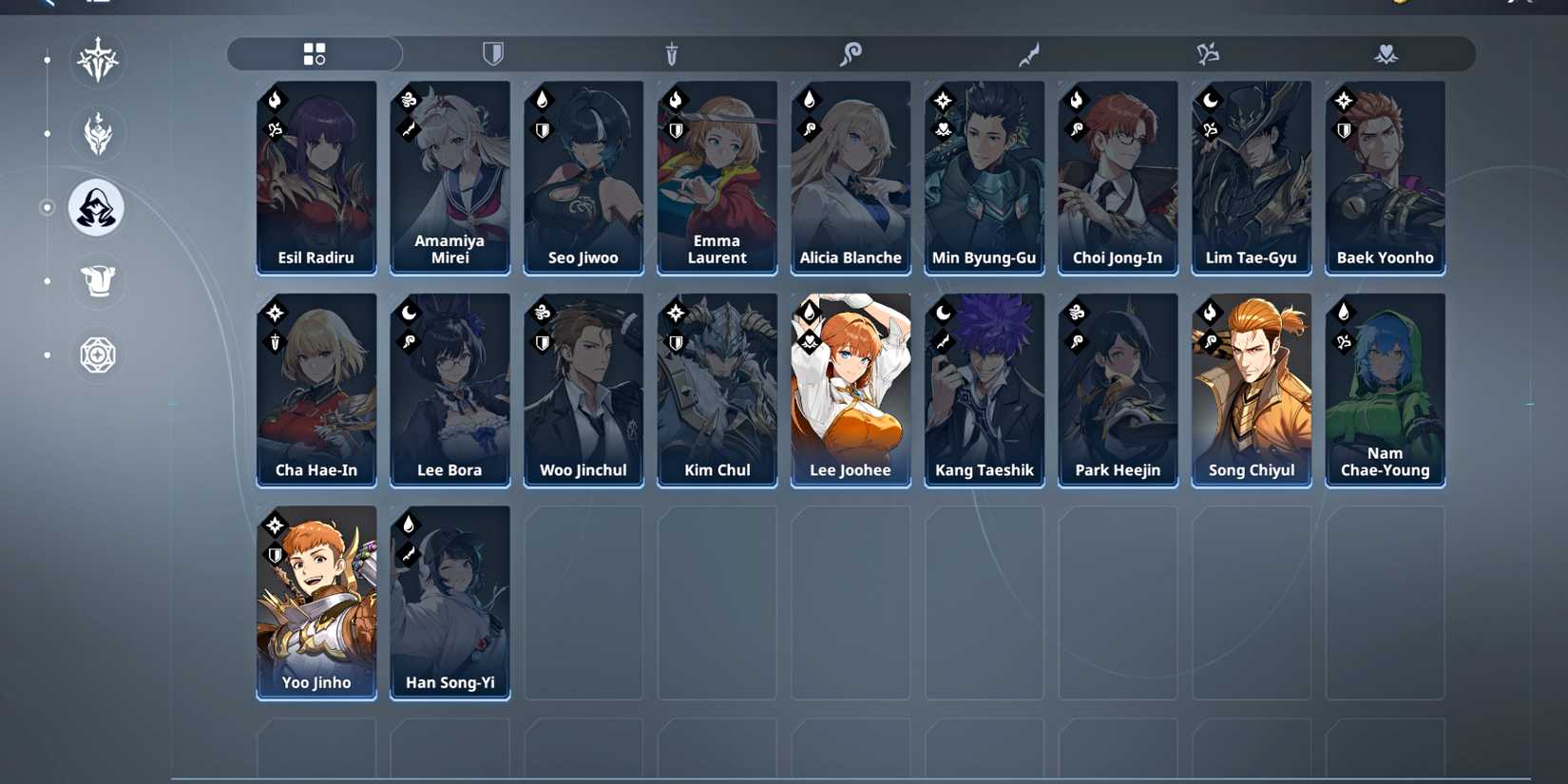Select the Lee Joohee character portrait
This screenshot has height=784, width=1568.
click(851, 390)
